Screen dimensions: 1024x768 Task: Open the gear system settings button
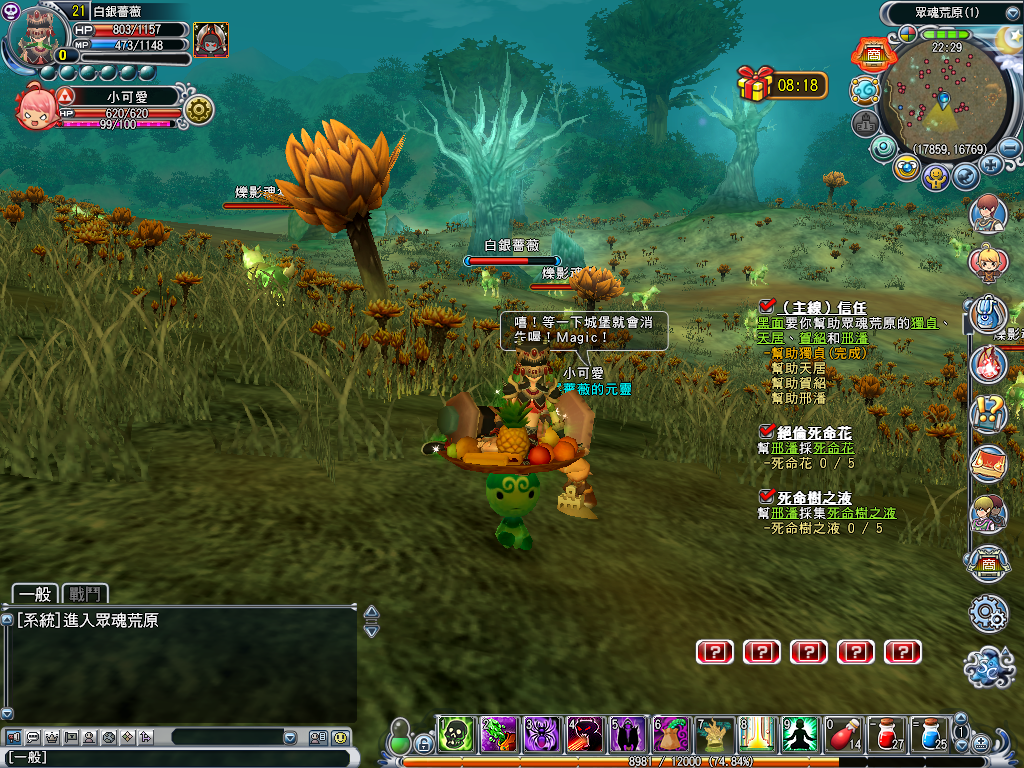989,612
